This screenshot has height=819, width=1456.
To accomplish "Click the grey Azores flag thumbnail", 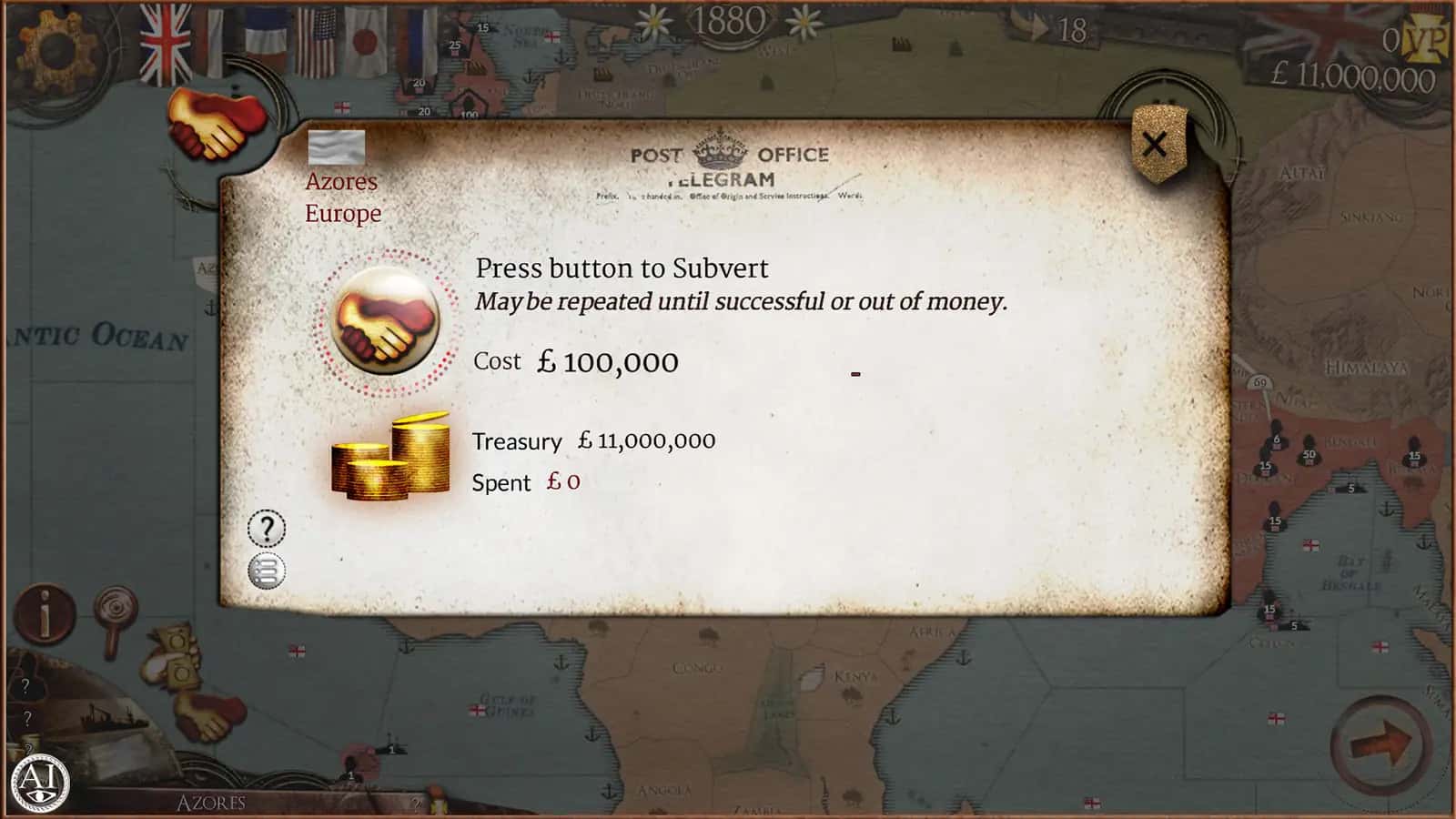I will (x=336, y=146).
